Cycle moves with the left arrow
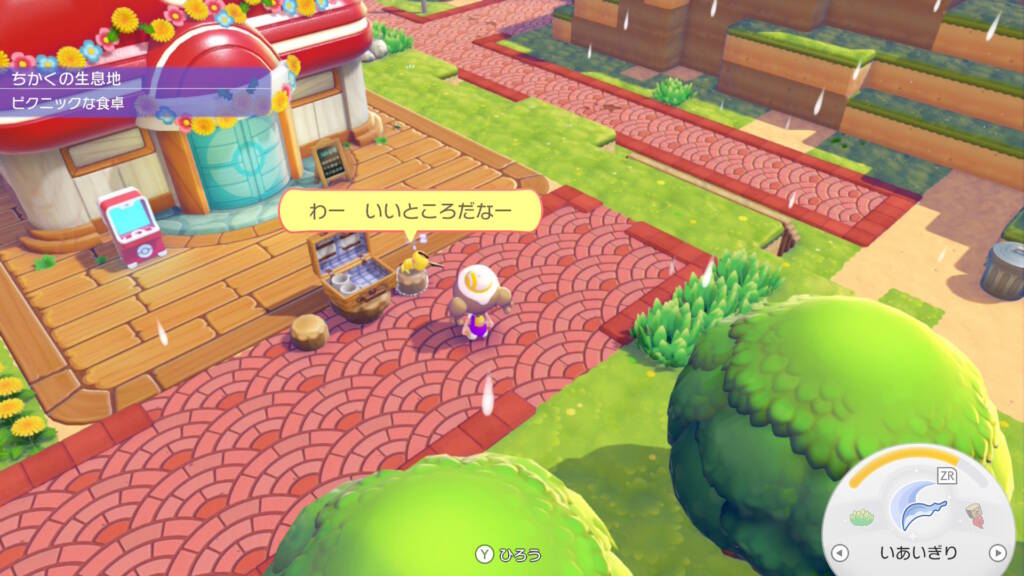 (x=839, y=553)
